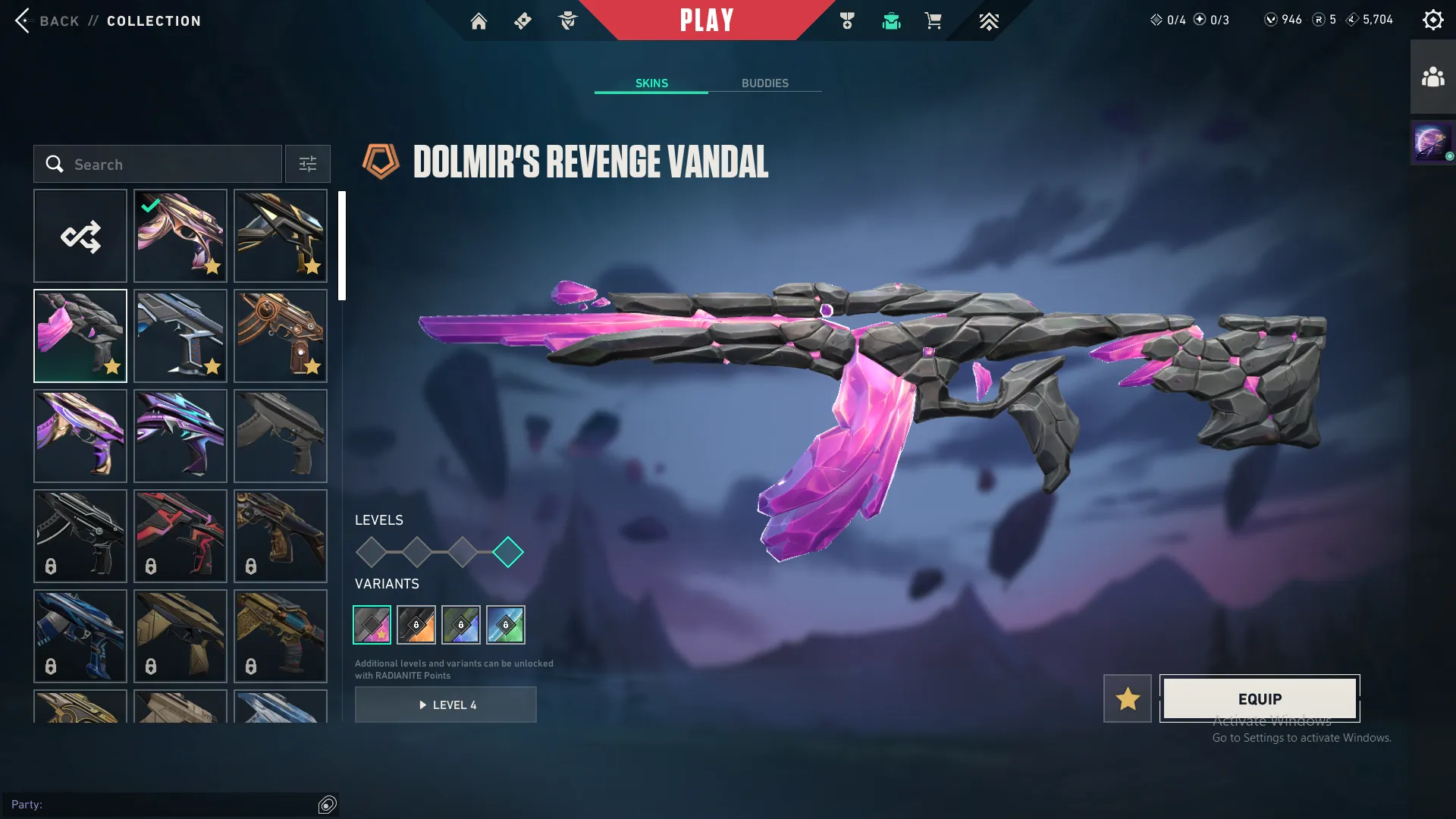Expand the LEVEL 4 preview panel

pos(446,704)
